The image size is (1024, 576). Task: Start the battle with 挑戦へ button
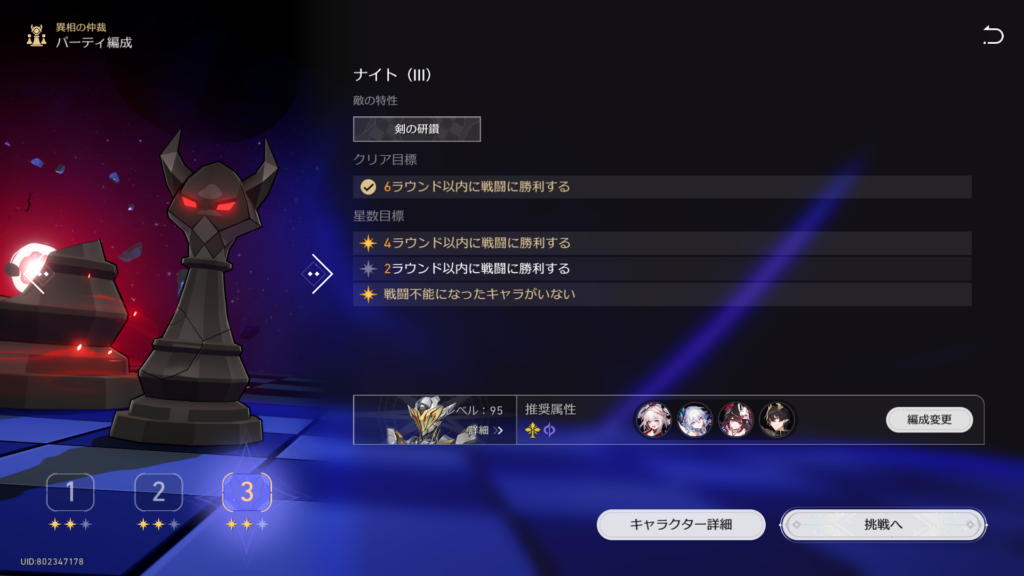pos(883,524)
